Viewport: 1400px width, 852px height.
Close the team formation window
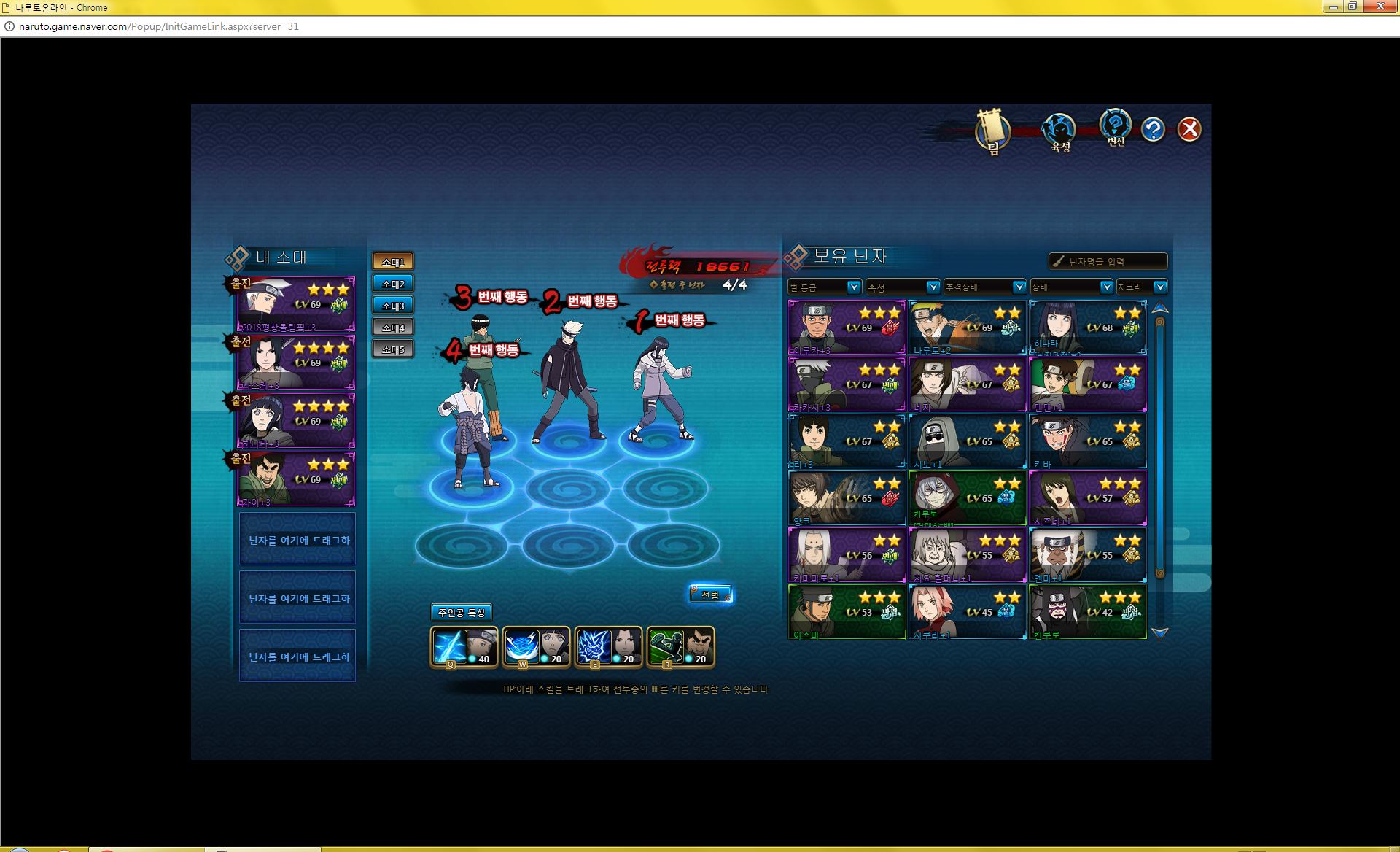(x=1189, y=130)
